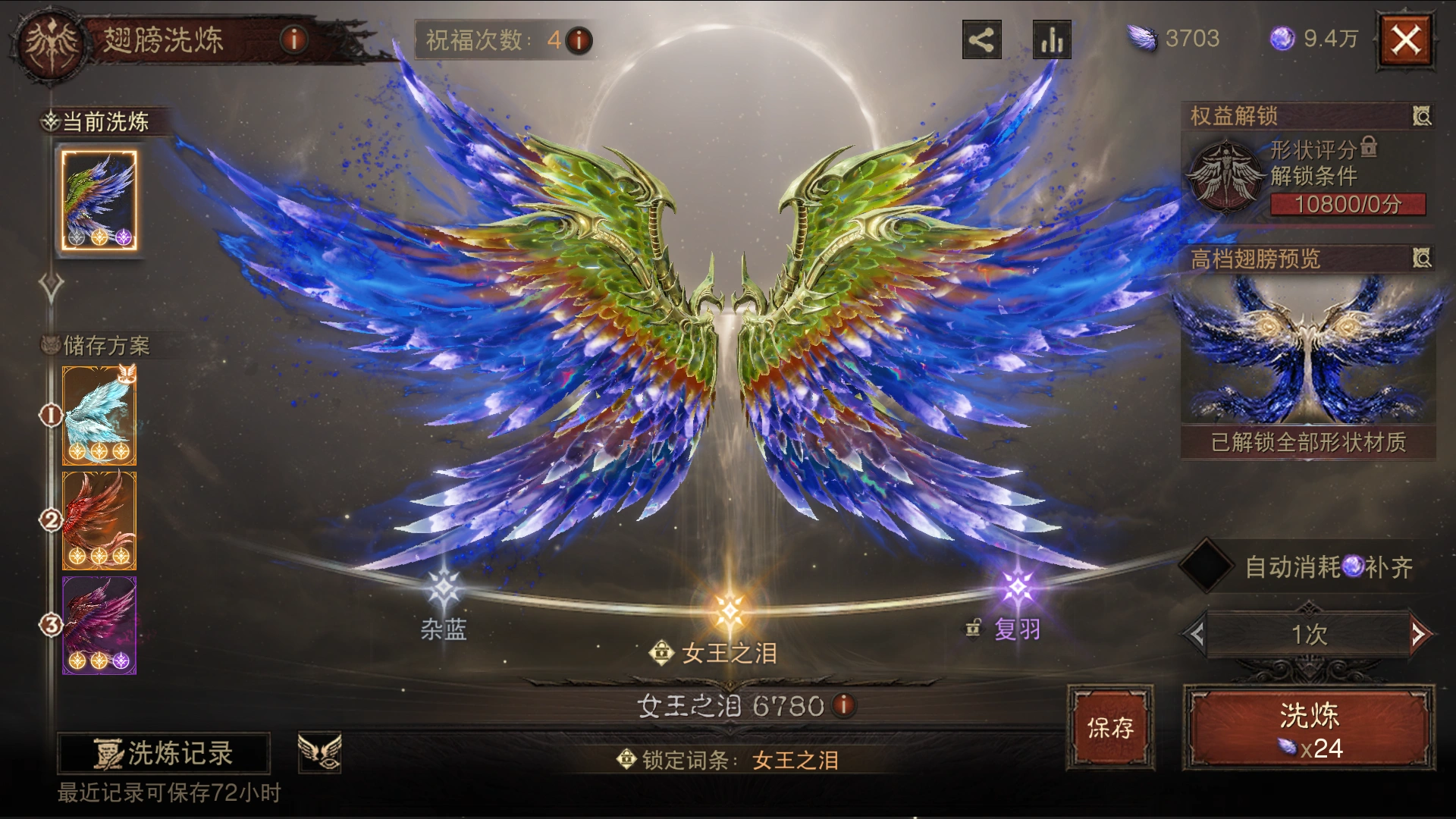Click the lock icon beside 复羽 attribute
Screen dimensions: 1456x819
974,628
